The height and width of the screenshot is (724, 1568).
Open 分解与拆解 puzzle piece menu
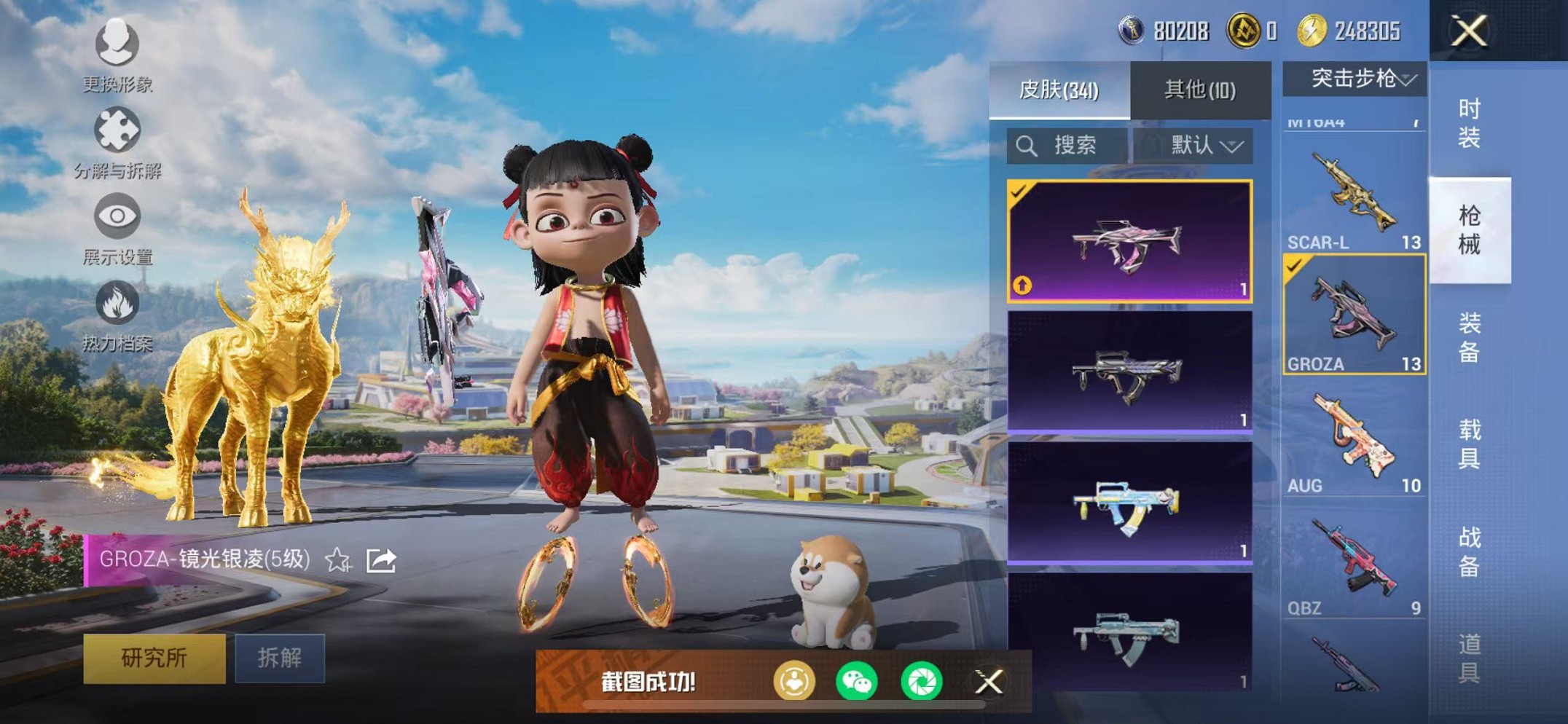117,143
